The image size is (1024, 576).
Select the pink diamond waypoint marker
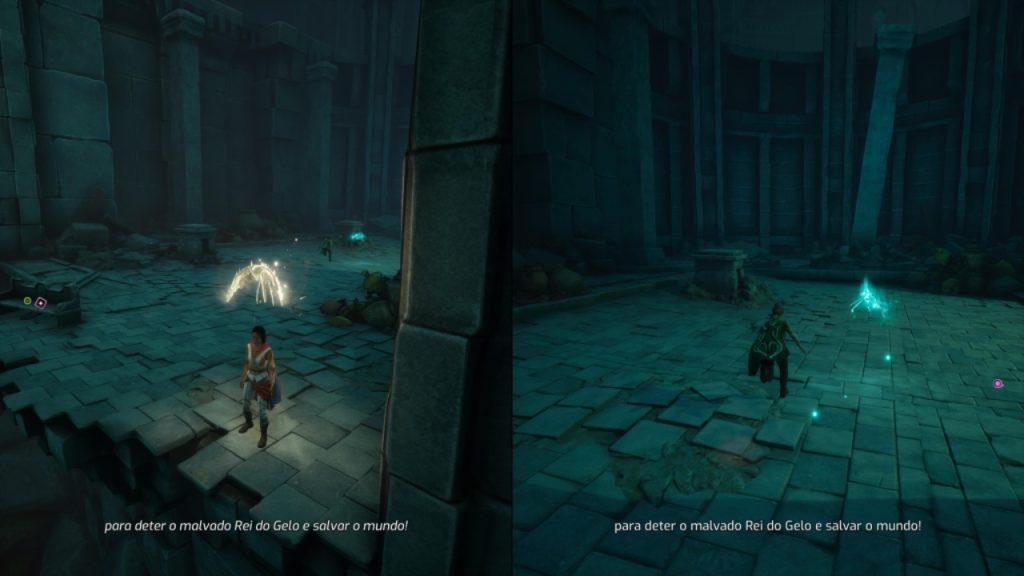[41, 301]
